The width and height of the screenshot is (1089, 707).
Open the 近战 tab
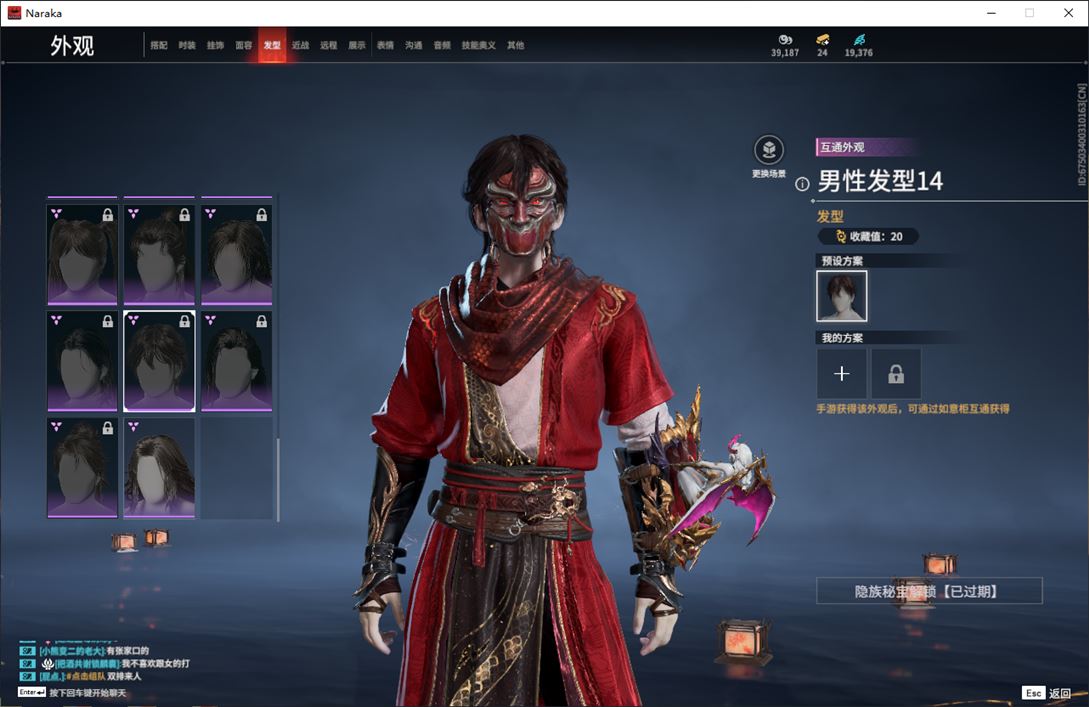tap(300, 45)
